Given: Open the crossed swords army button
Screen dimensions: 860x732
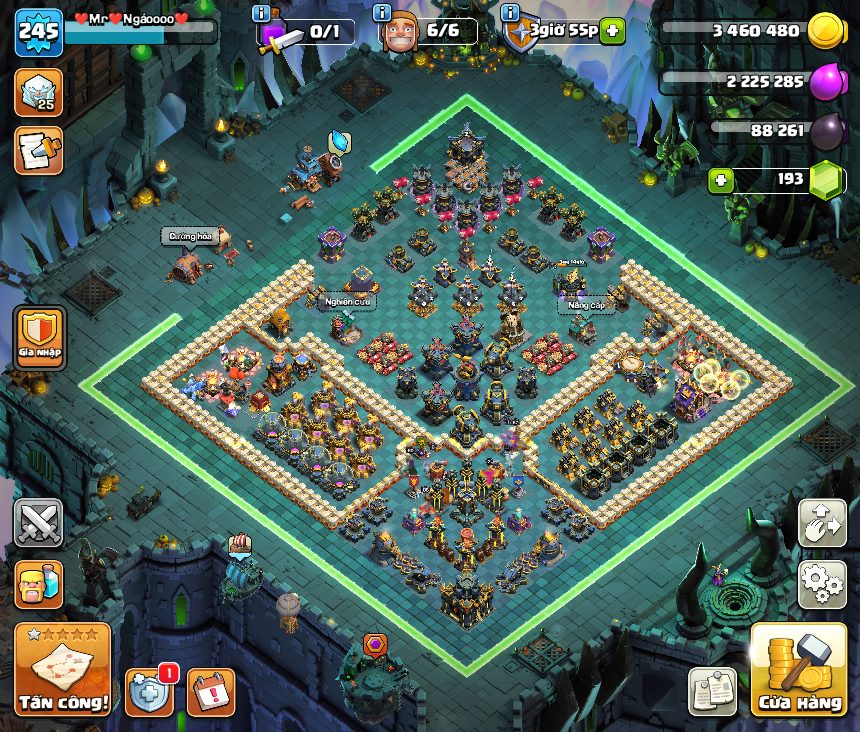Looking at the screenshot, I should [x=38, y=523].
